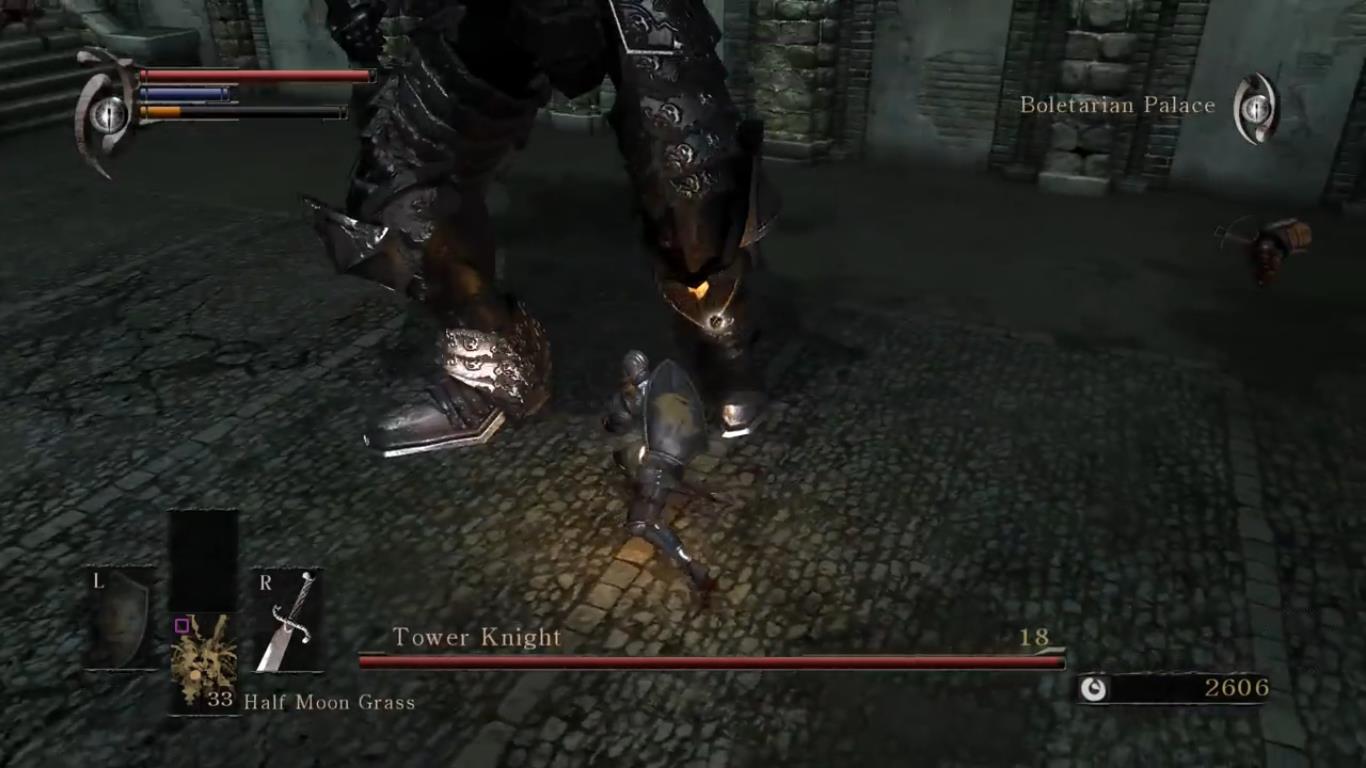Select the Half Moon Grass item slot

pyautogui.click(x=204, y=662)
